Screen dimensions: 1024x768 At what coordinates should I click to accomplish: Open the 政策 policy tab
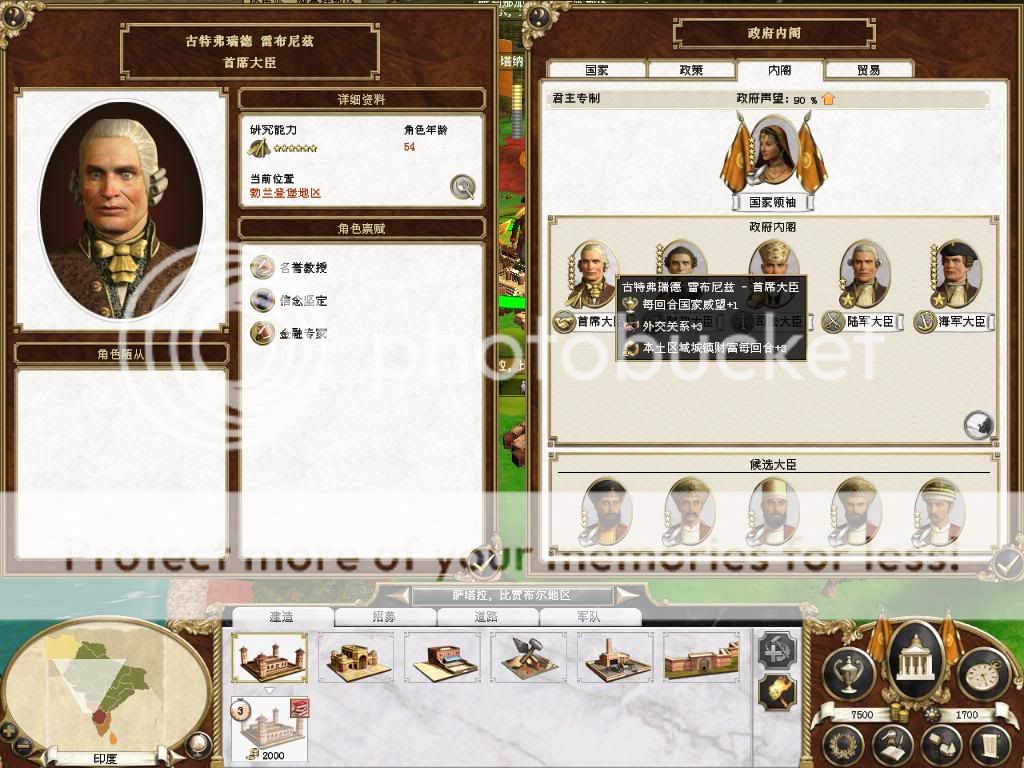pyautogui.click(x=691, y=71)
